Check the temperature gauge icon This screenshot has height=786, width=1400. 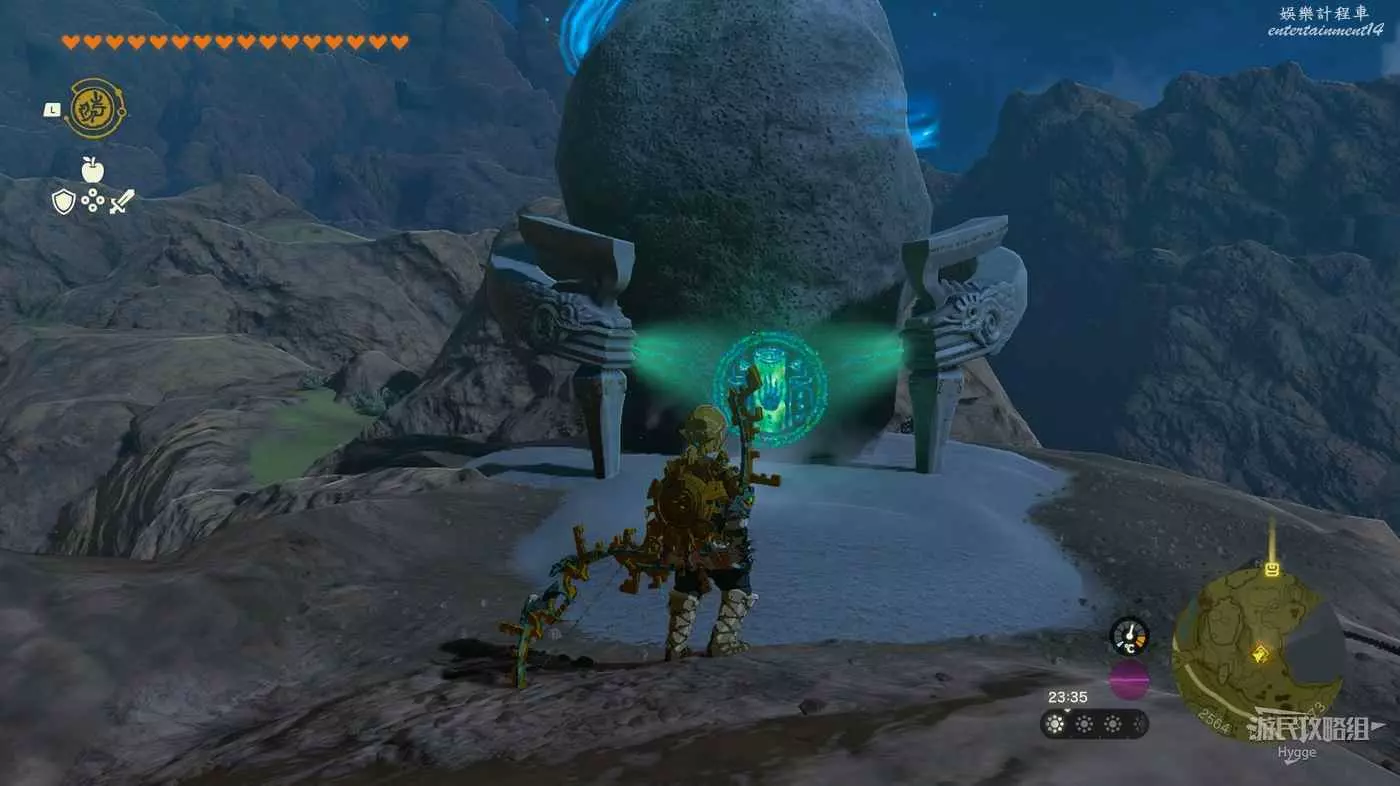[x=1129, y=636]
